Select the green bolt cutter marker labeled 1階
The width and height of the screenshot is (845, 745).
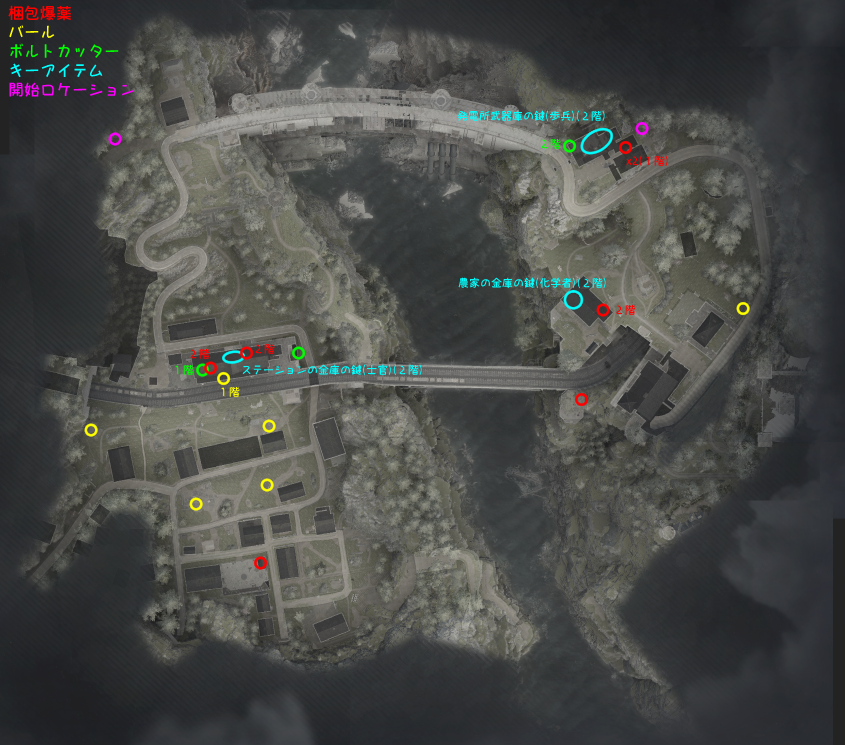(203, 370)
